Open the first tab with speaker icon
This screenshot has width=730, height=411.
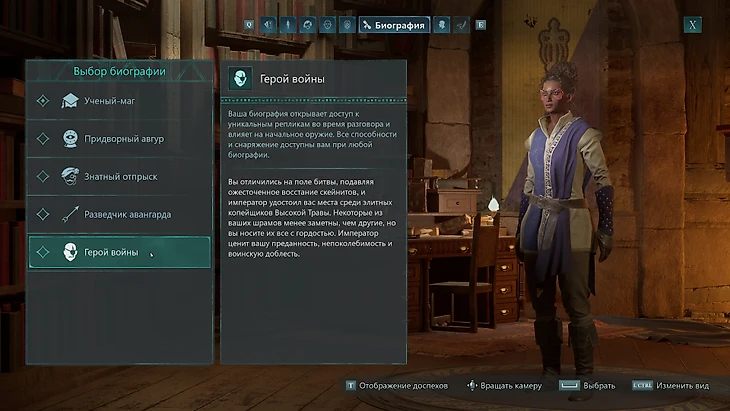tap(268, 25)
